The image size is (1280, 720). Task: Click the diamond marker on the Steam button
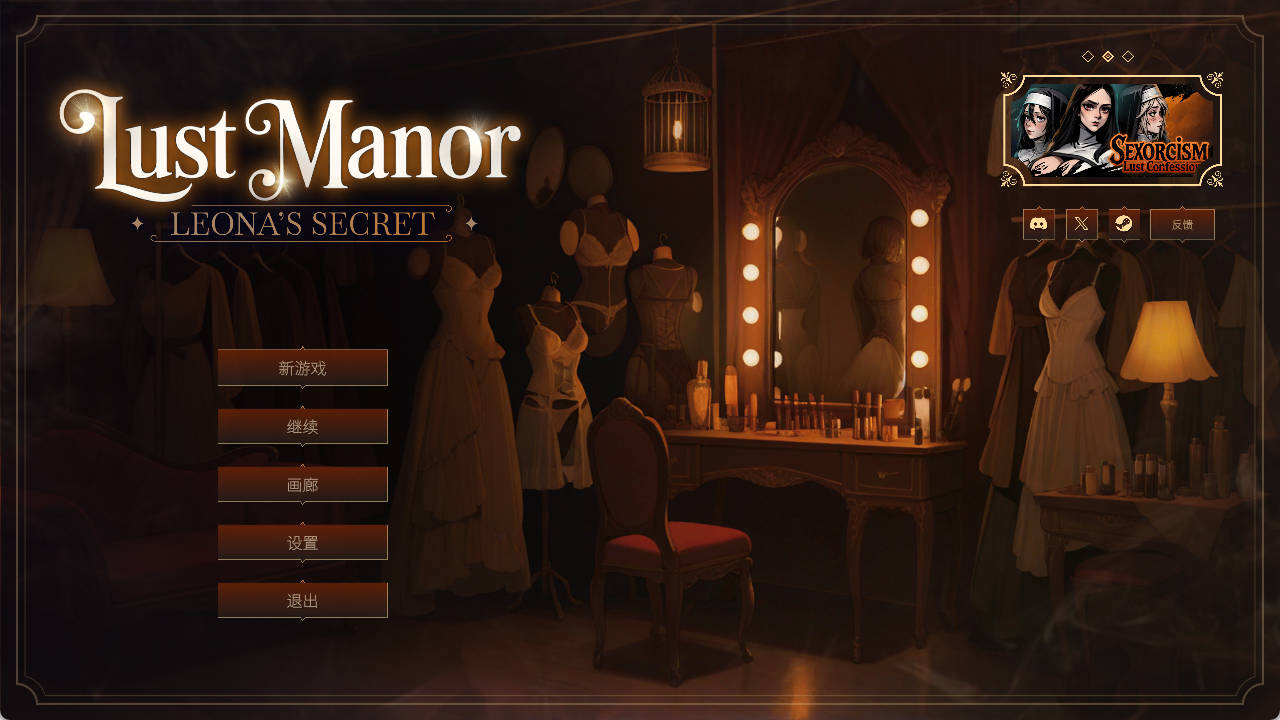(x=1123, y=207)
